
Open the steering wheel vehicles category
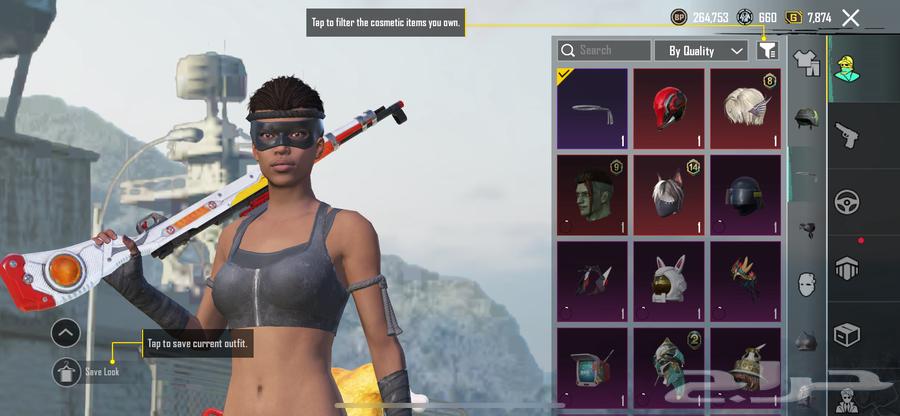(847, 200)
